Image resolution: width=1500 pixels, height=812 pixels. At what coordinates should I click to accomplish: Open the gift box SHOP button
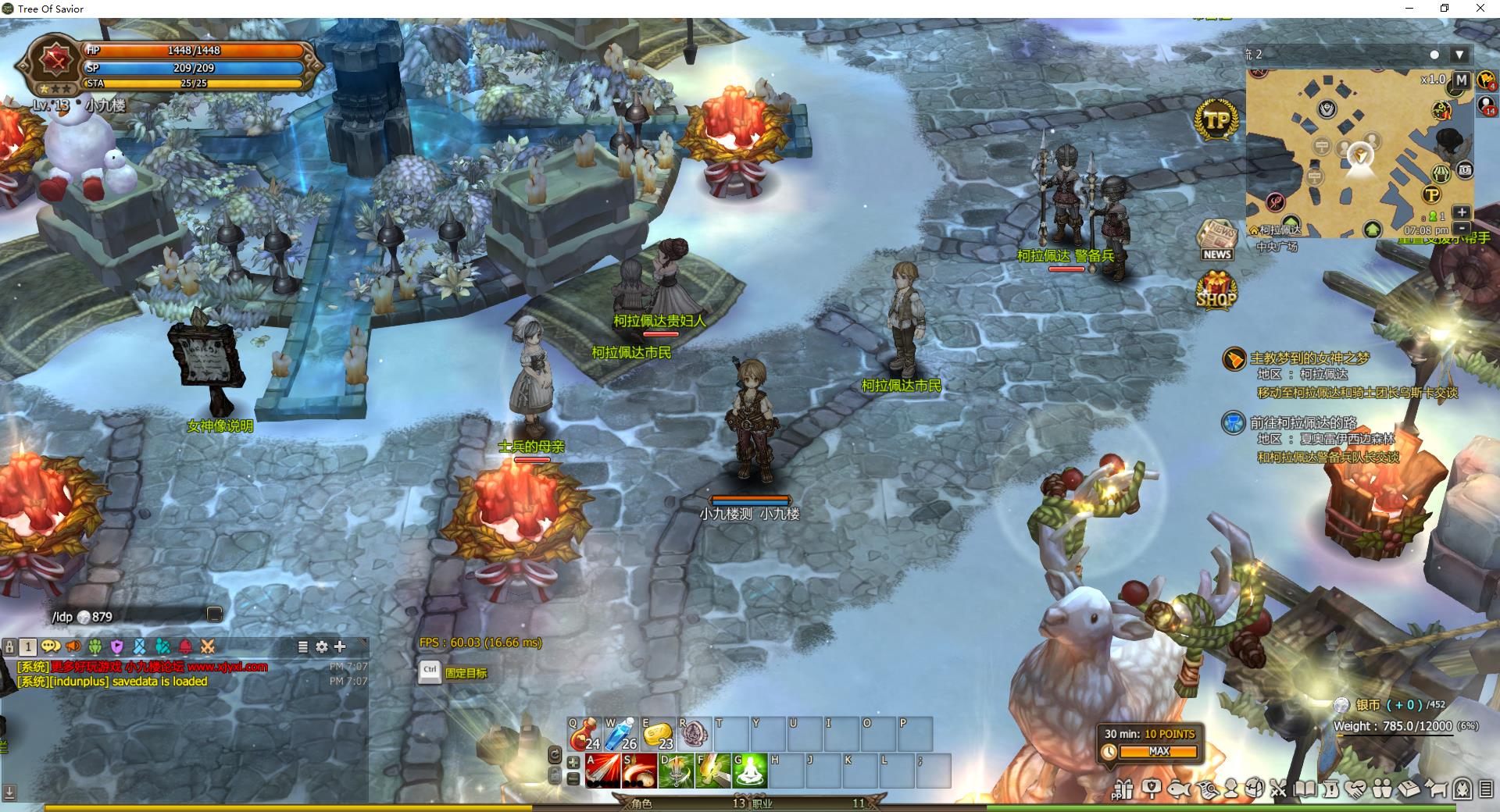[x=1216, y=291]
